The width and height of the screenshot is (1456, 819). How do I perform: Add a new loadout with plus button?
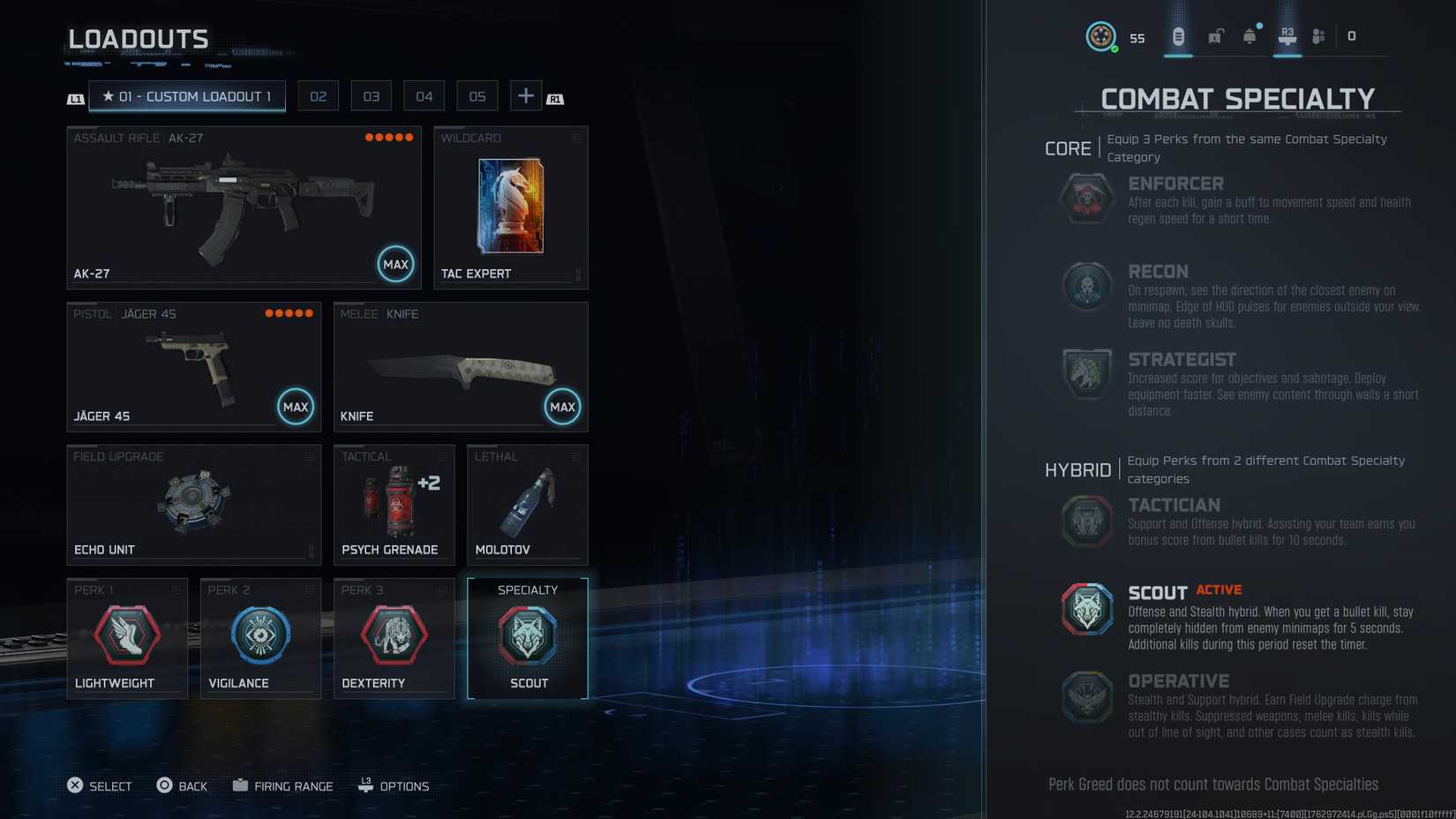(526, 96)
